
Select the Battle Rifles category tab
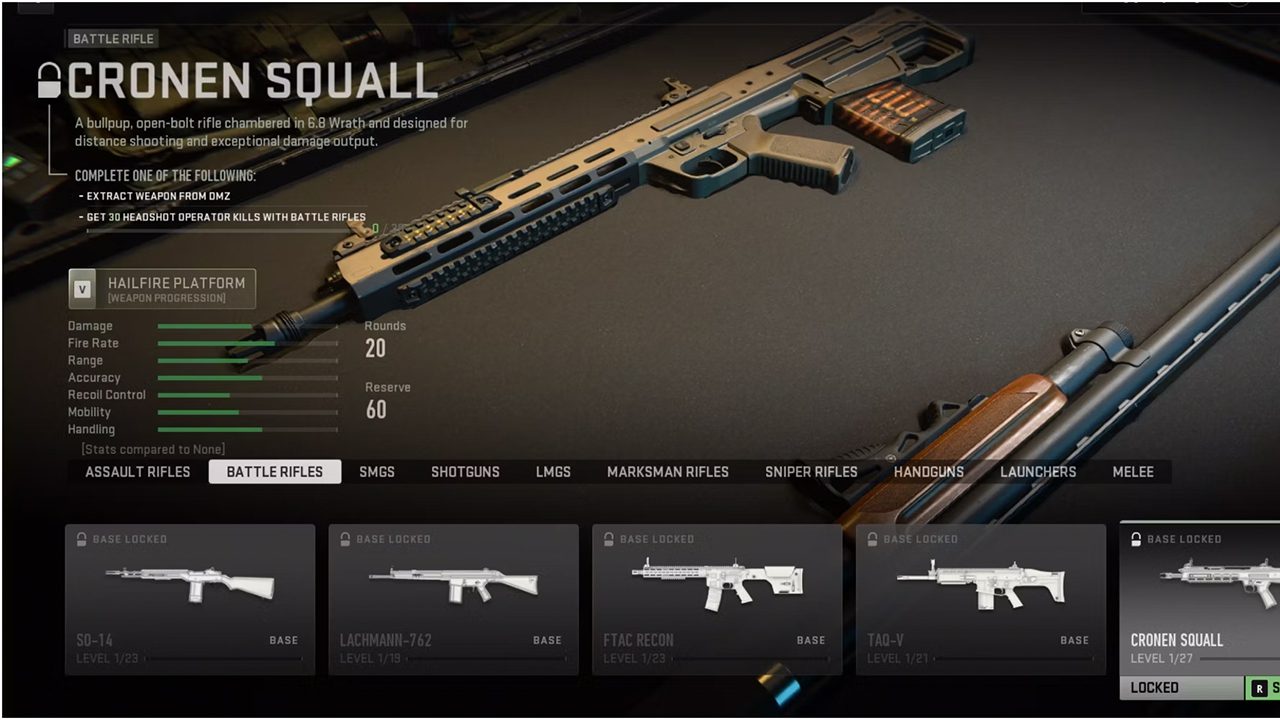(275, 472)
